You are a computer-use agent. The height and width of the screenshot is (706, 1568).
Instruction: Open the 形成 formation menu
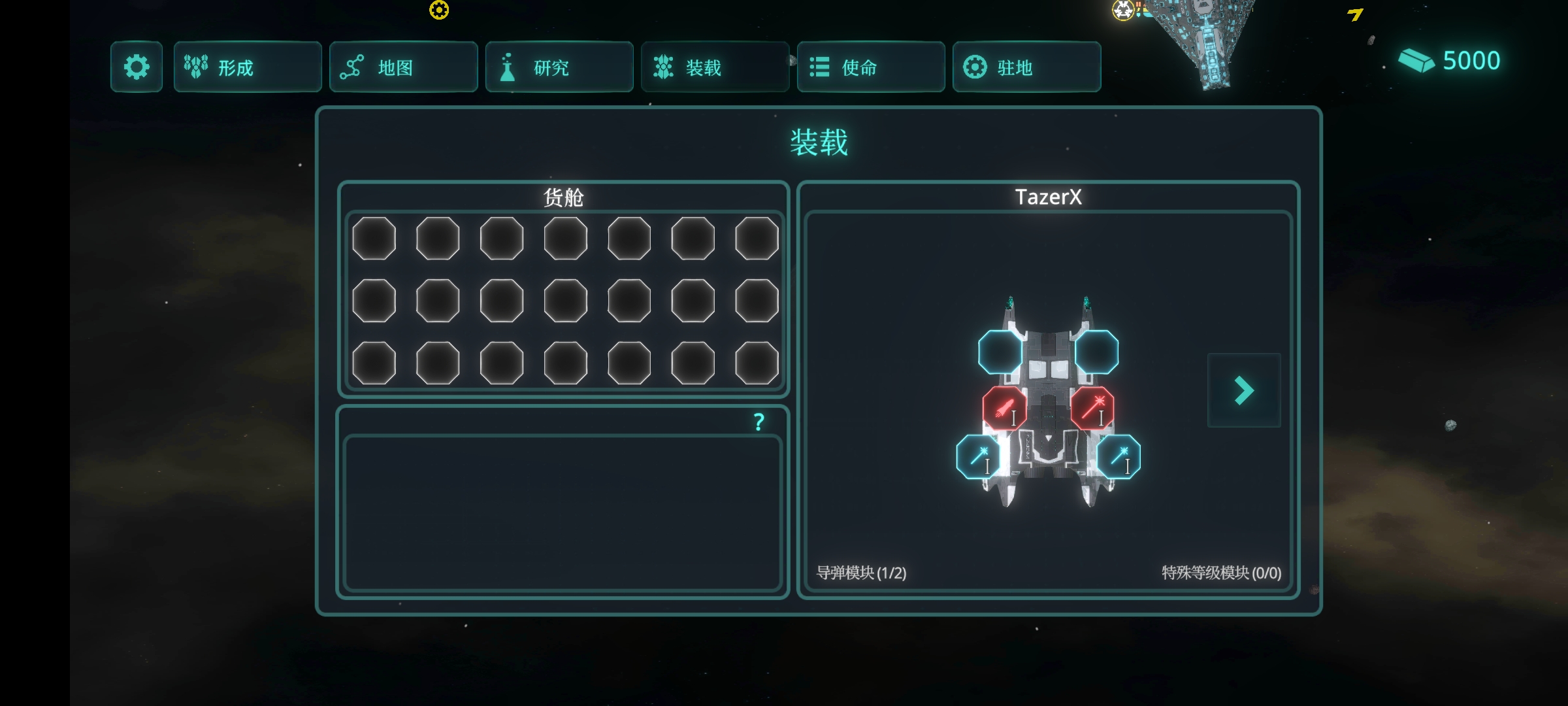click(x=247, y=67)
